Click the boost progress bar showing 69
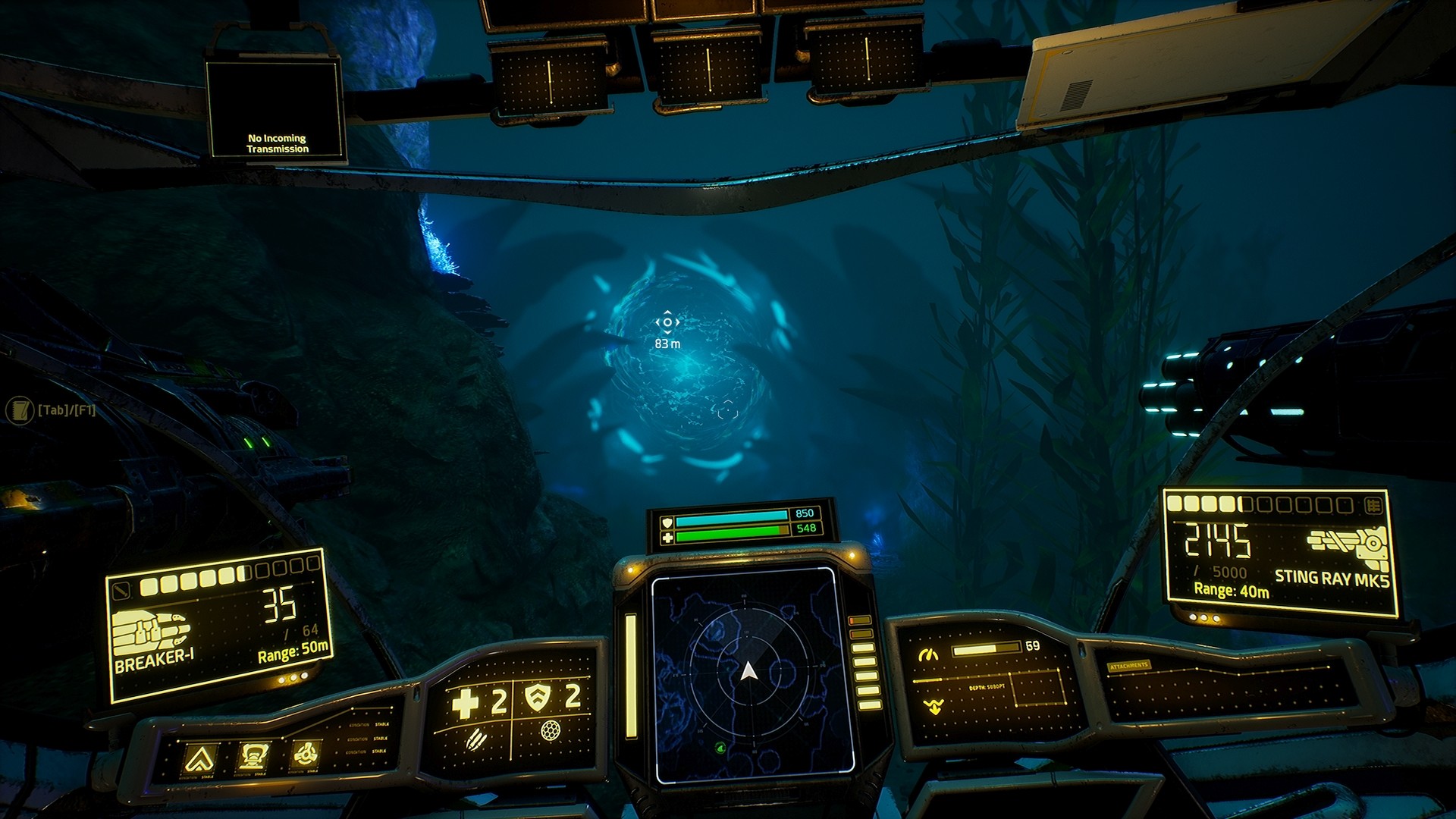This screenshot has height=819, width=1456. point(985,649)
